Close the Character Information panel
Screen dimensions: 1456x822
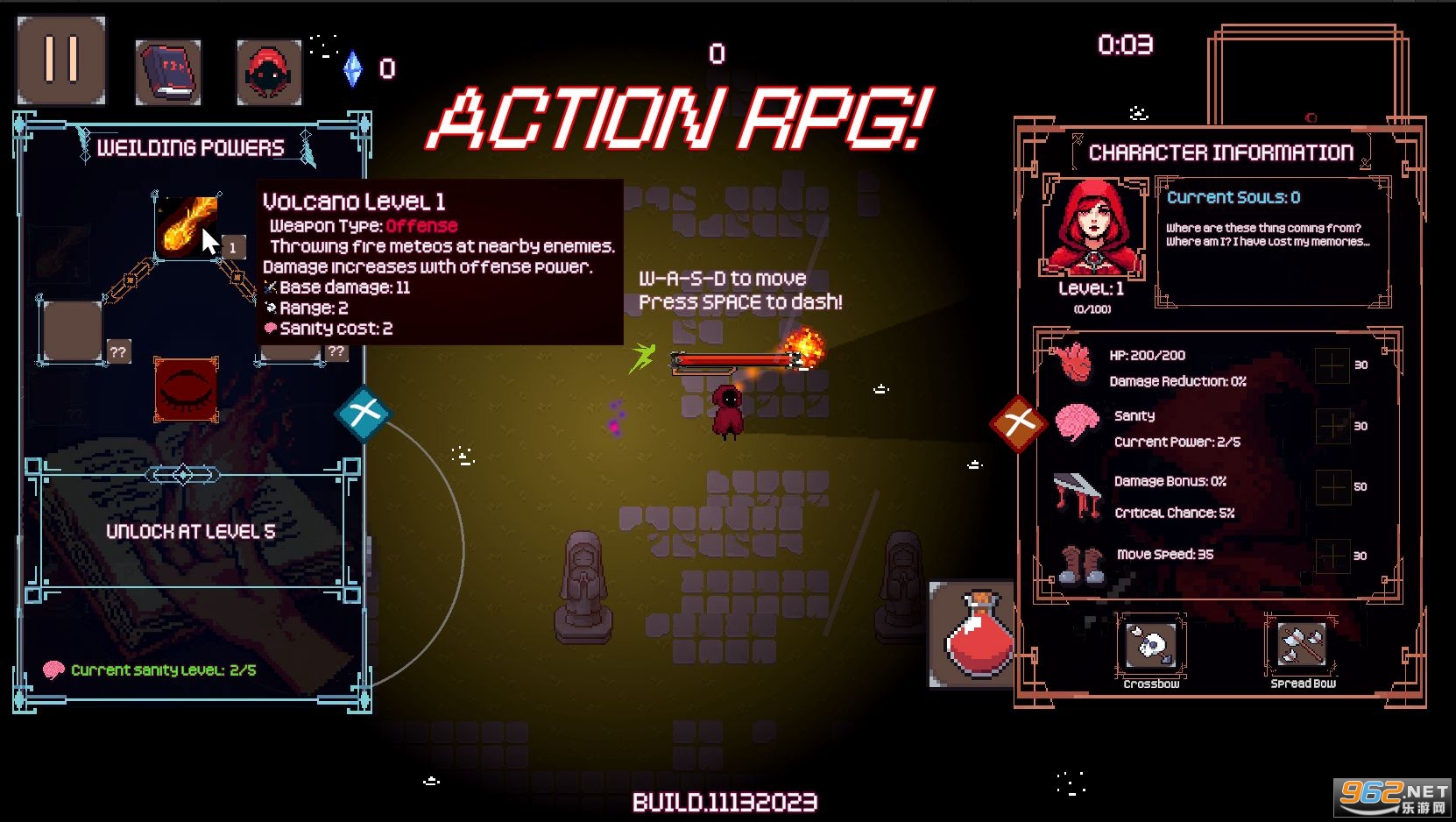(x=1019, y=424)
